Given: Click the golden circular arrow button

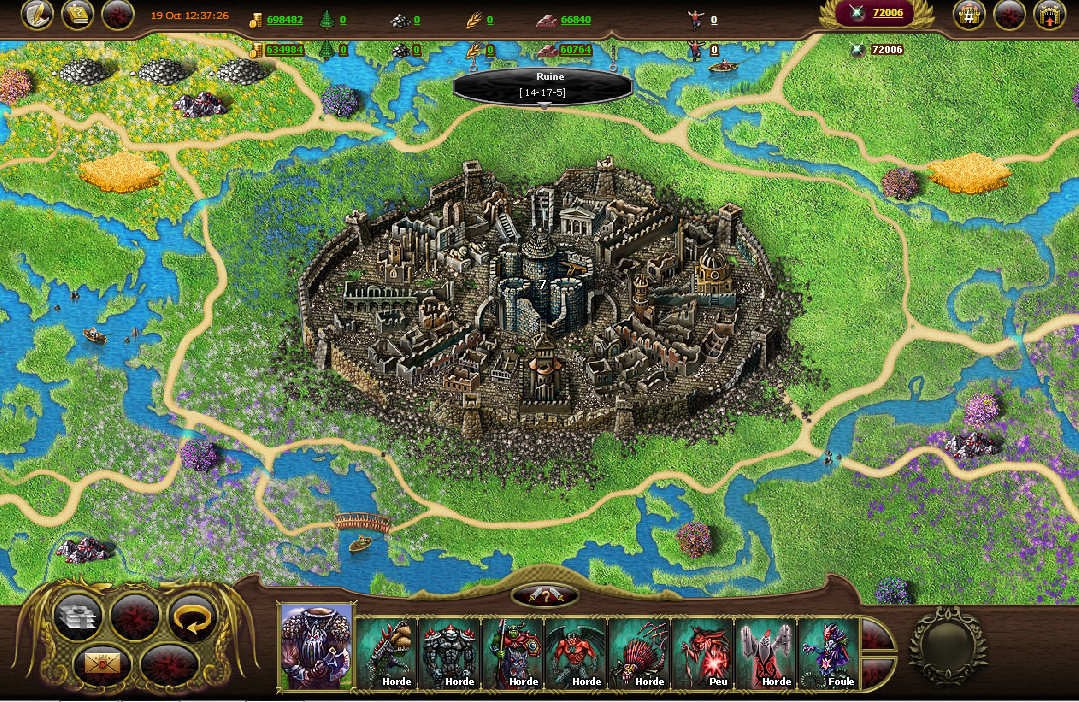Looking at the screenshot, I should pyautogui.click(x=192, y=618).
